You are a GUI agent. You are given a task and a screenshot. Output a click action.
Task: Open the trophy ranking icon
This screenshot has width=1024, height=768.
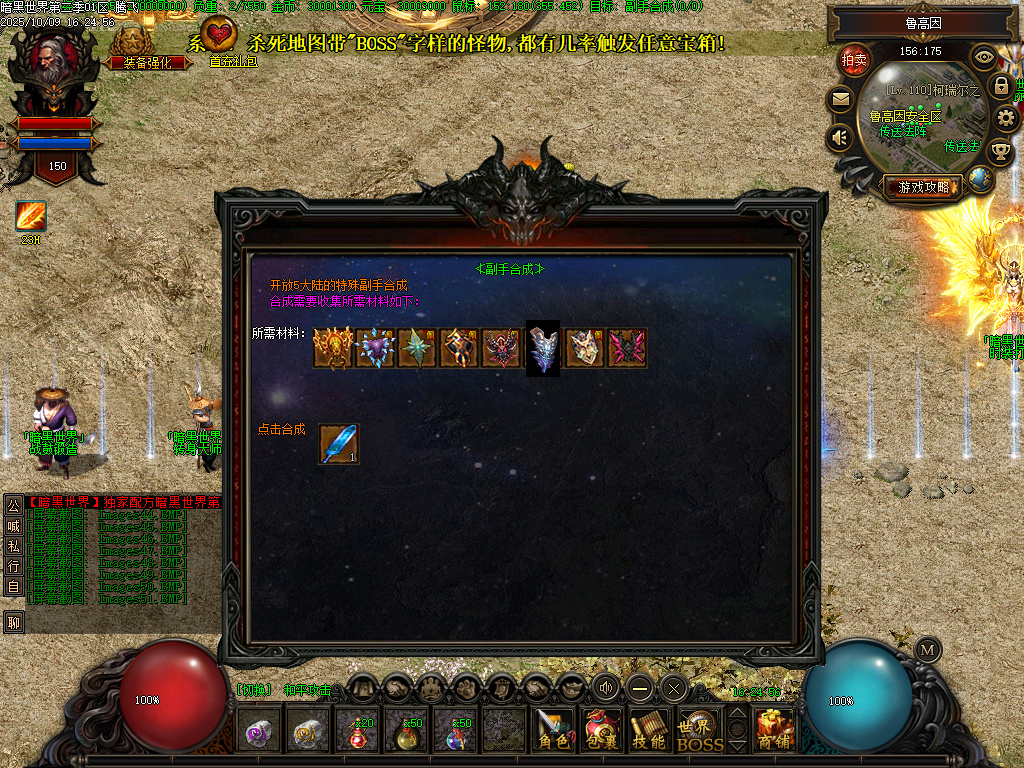click(999, 152)
